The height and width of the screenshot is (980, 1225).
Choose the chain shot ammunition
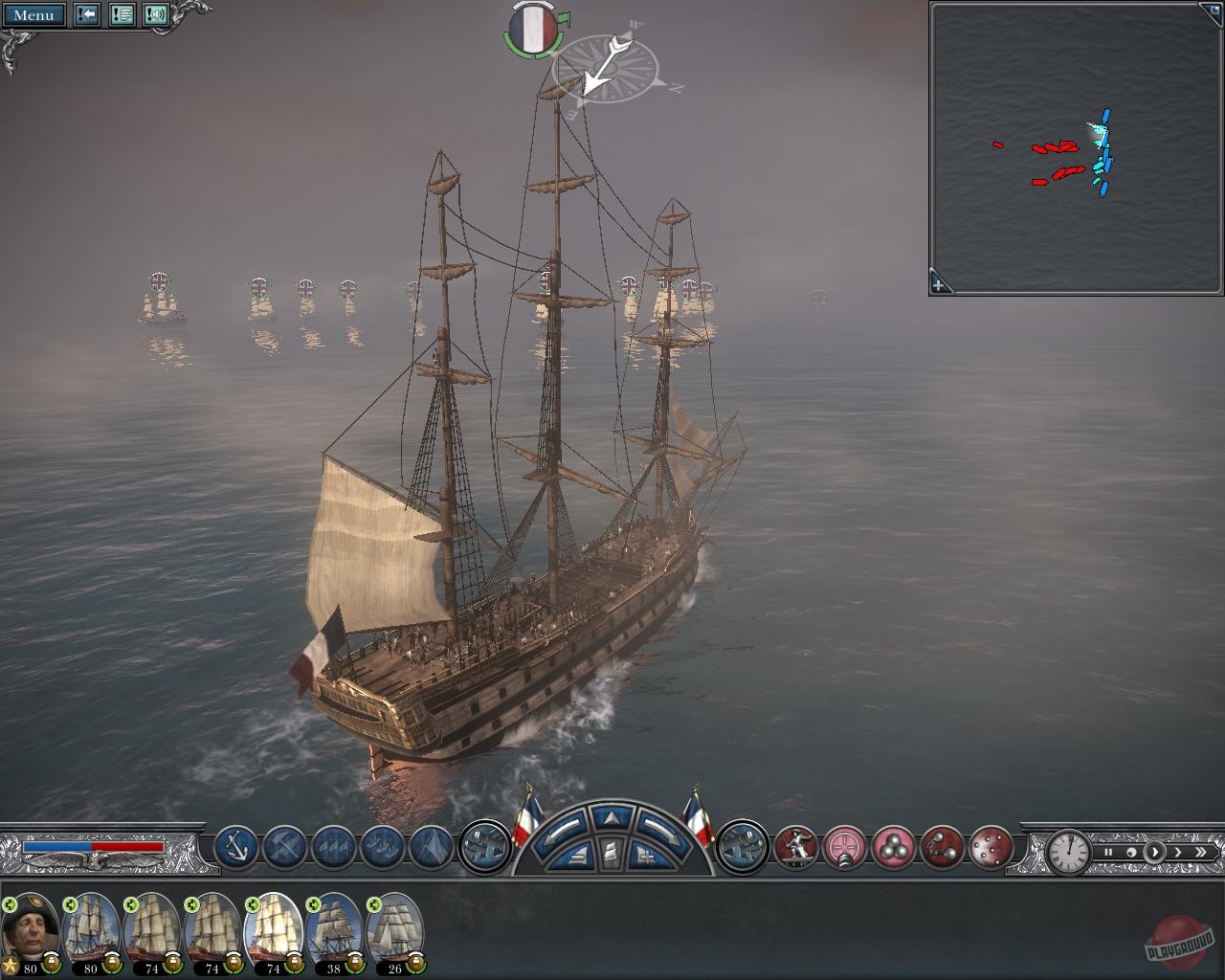(x=942, y=847)
